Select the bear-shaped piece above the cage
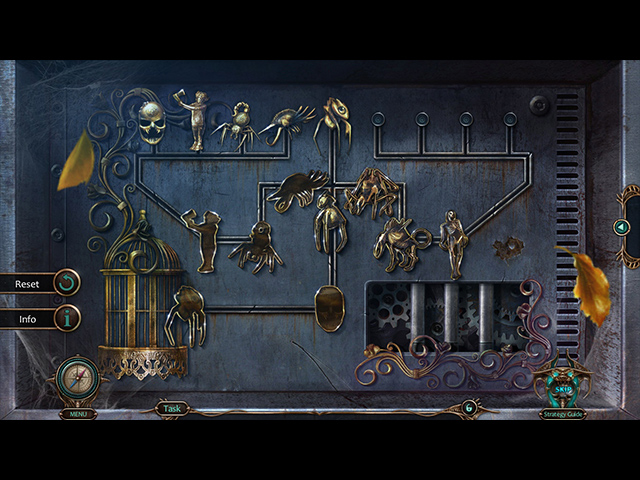Screen dimensions: 640x480 point(205,240)
